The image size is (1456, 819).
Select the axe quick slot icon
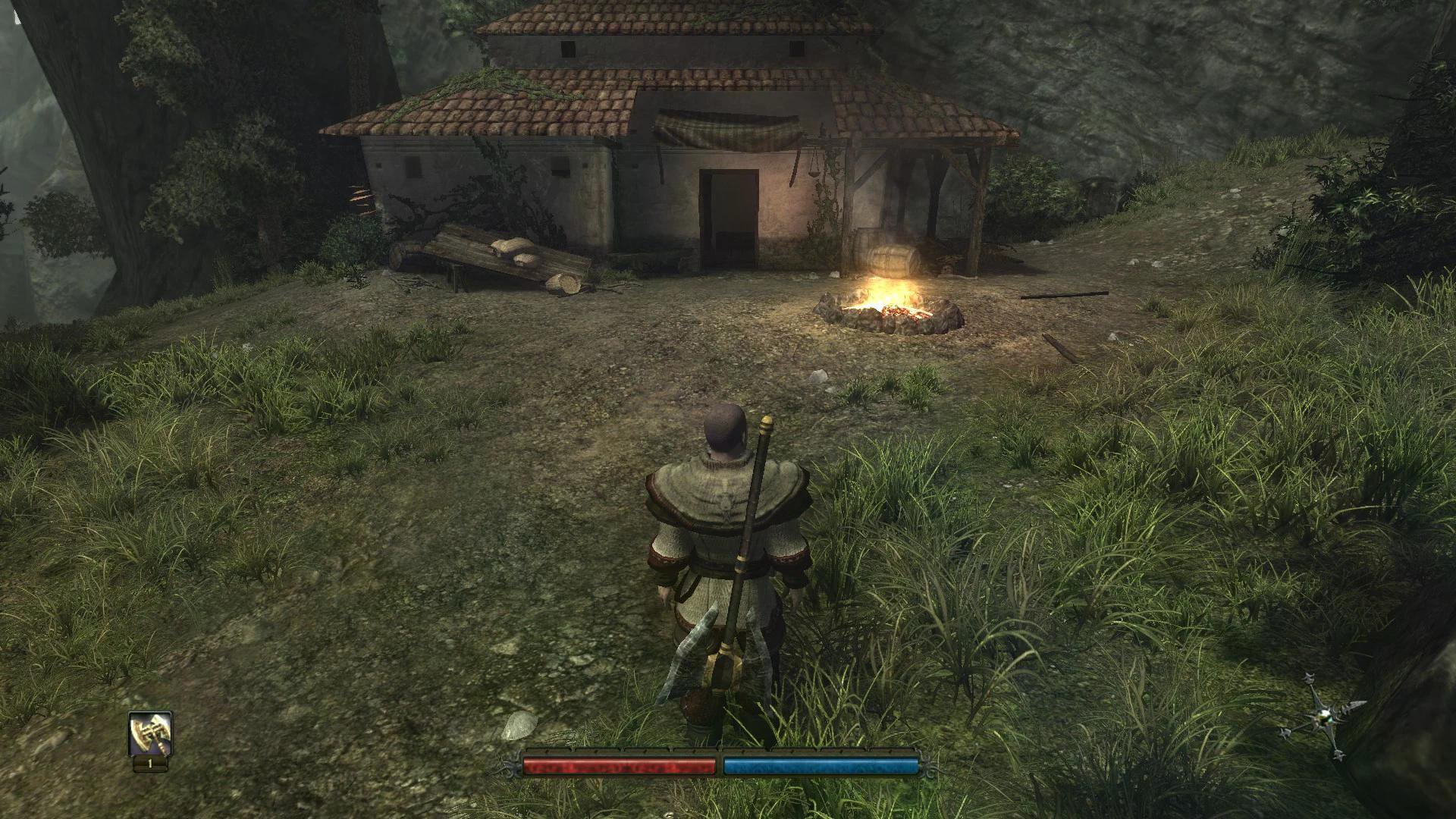(150, 733)
